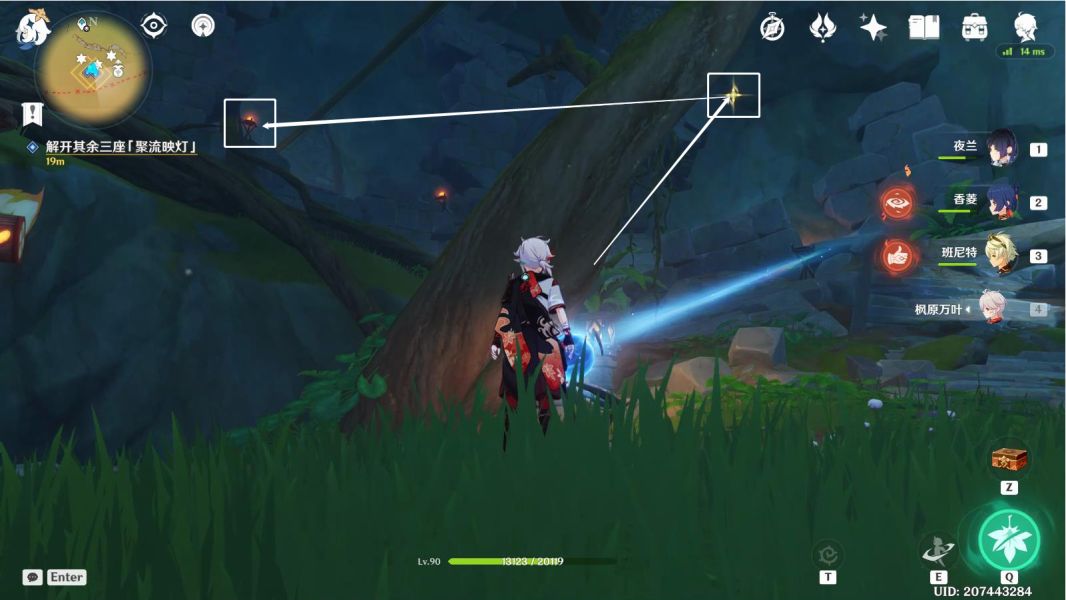Open the adventurer handbook book icon
This screenshot has width=1066, height=600.
point(923,27)
